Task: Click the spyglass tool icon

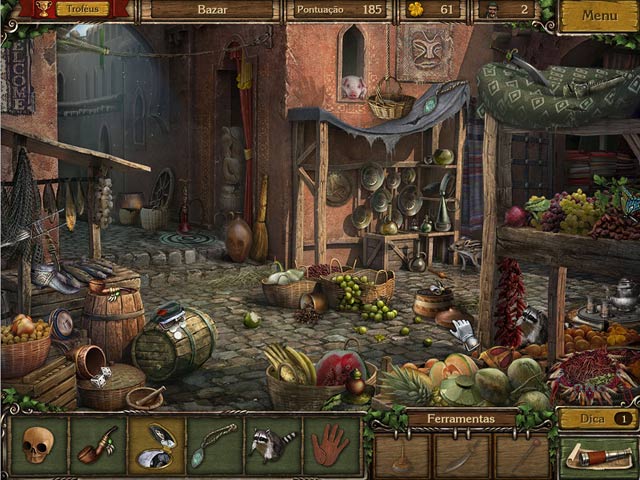Action: point(597,456)
